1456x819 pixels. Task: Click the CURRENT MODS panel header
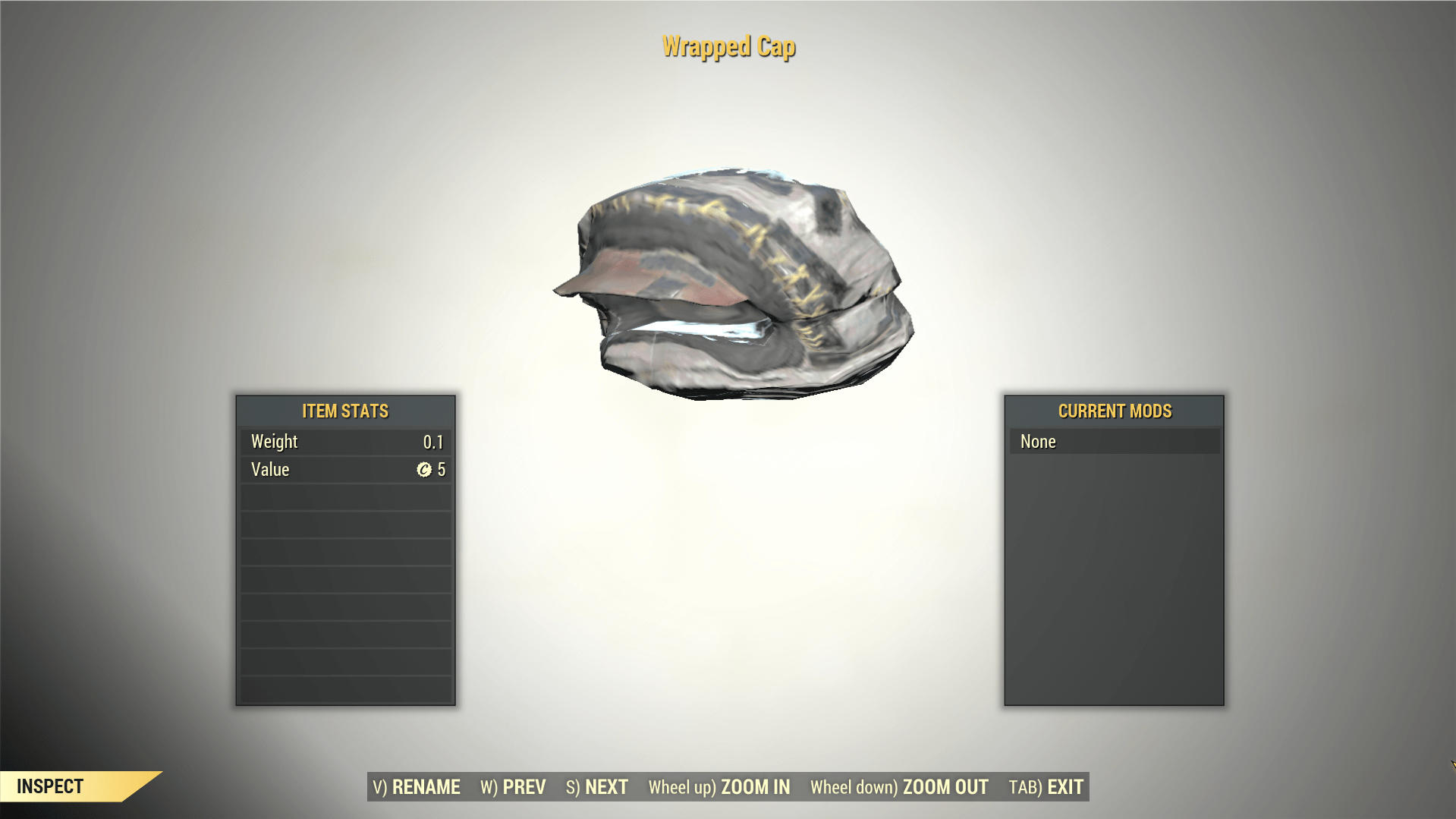pyautogui.click(x=1113, y=411)
